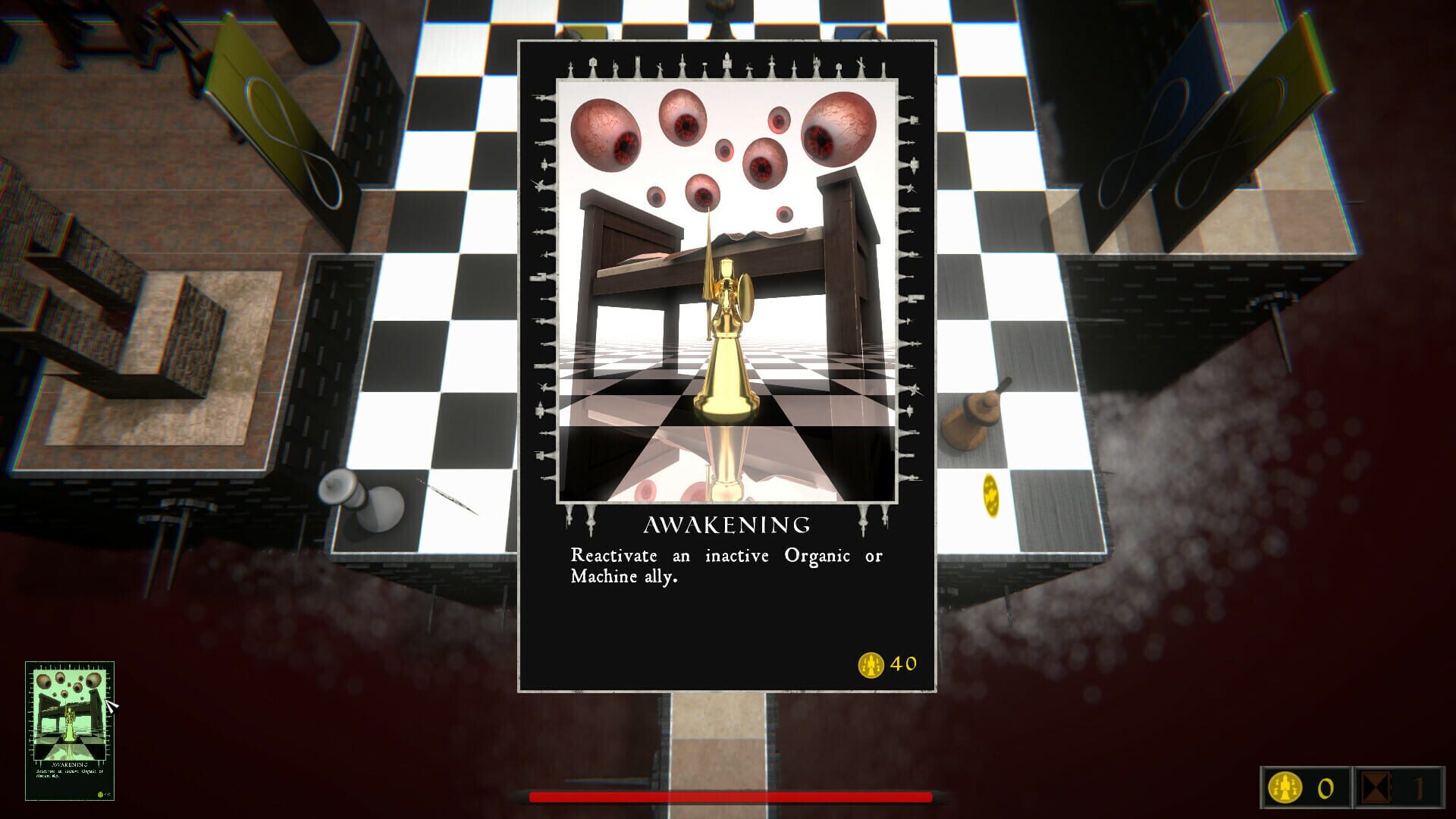The height and width of the screenshot is (819, 1456).
Task: Click the red timer bar at the bottom
Action: pyautogui.click(x=728, y=798)
